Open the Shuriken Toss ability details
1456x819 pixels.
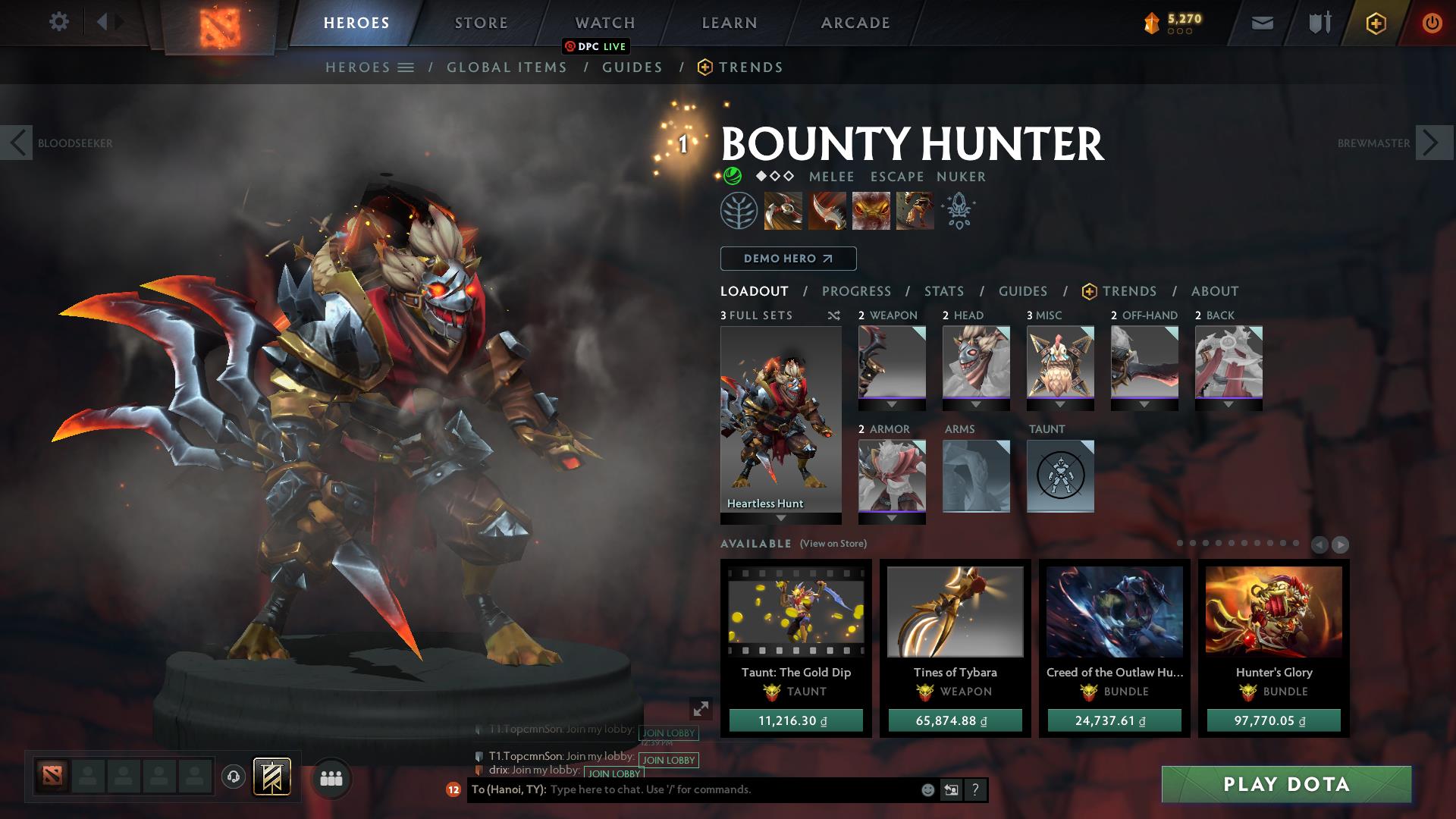point(782,211)
